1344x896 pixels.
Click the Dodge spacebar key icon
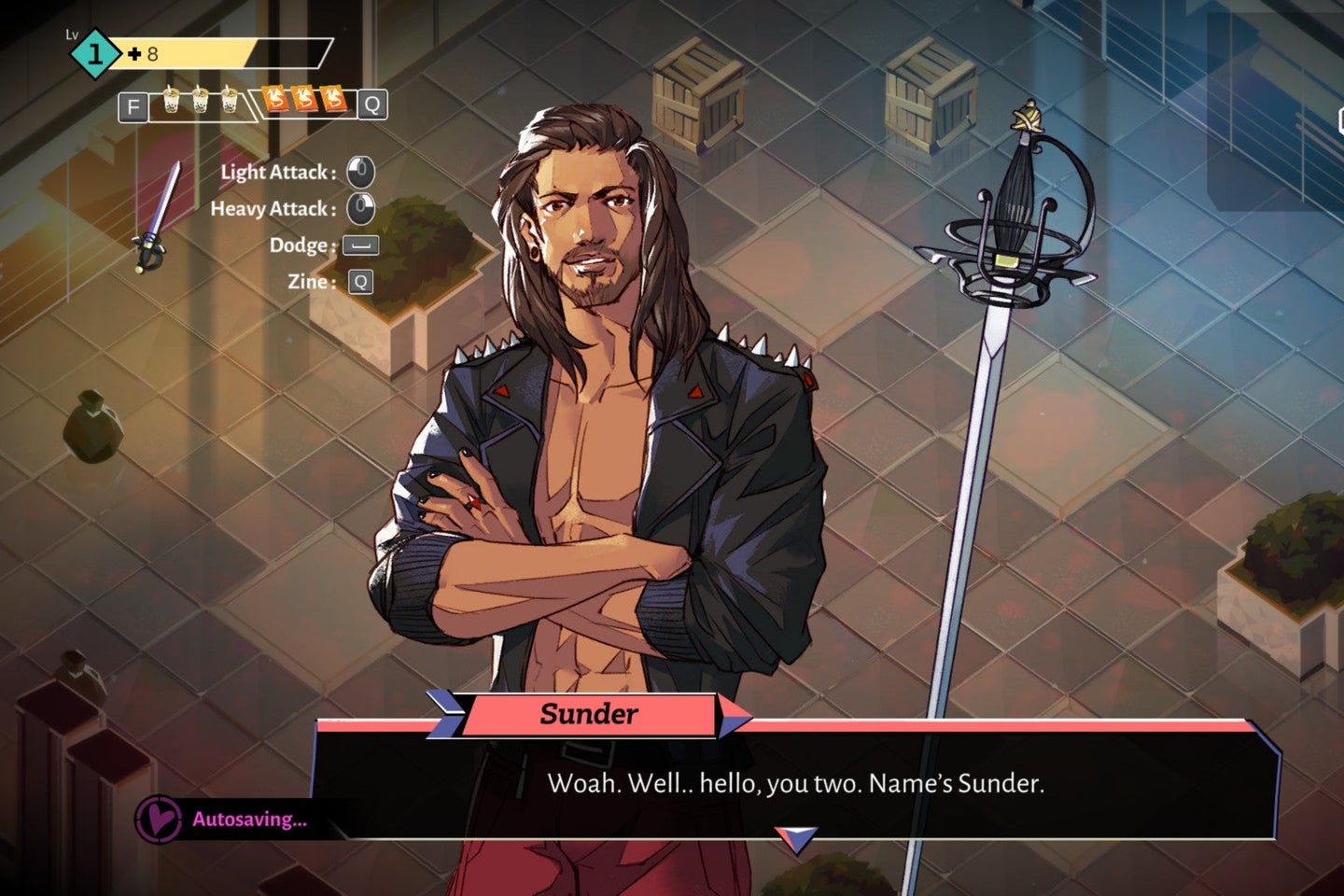coord(358,245)
